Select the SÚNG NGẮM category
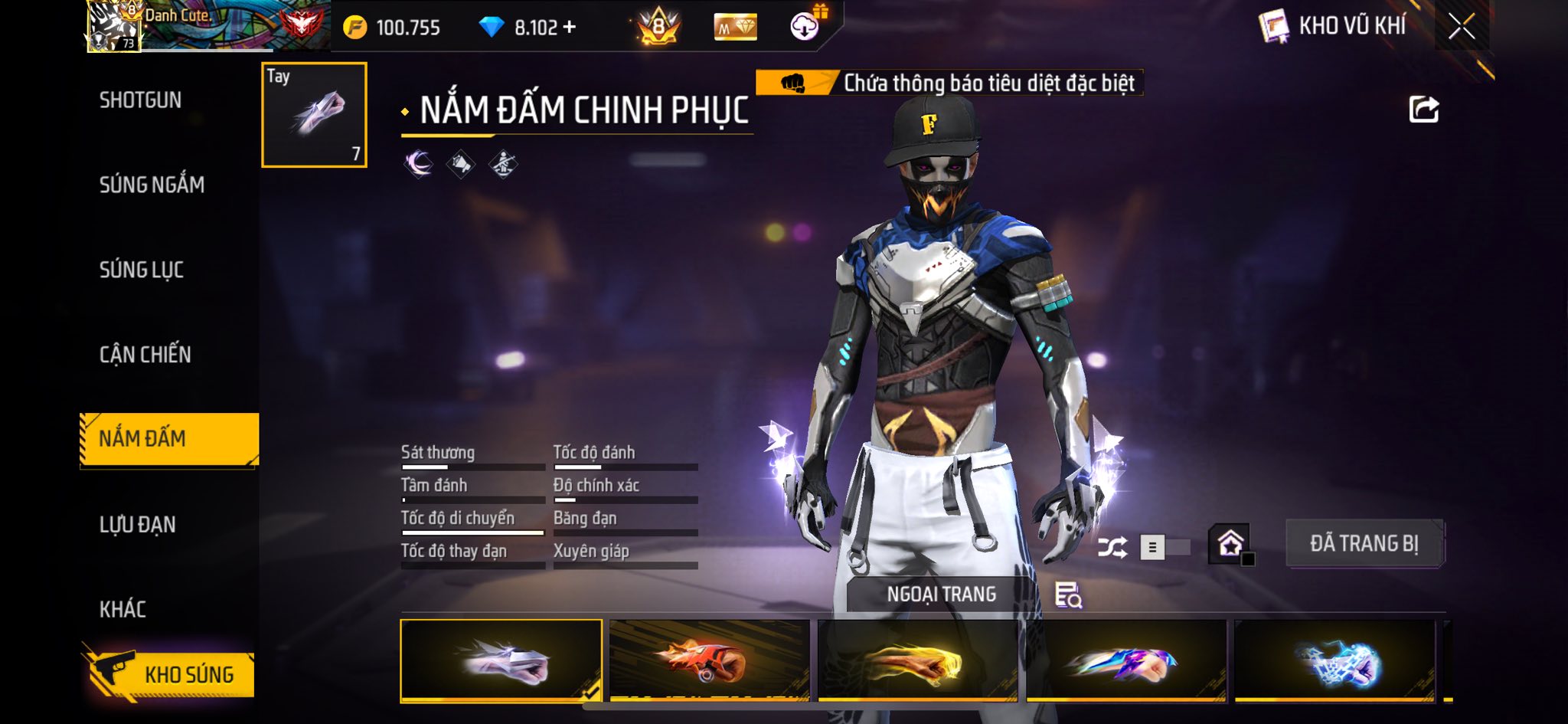This screenshot has width=1568, height=724. (152, 185)
